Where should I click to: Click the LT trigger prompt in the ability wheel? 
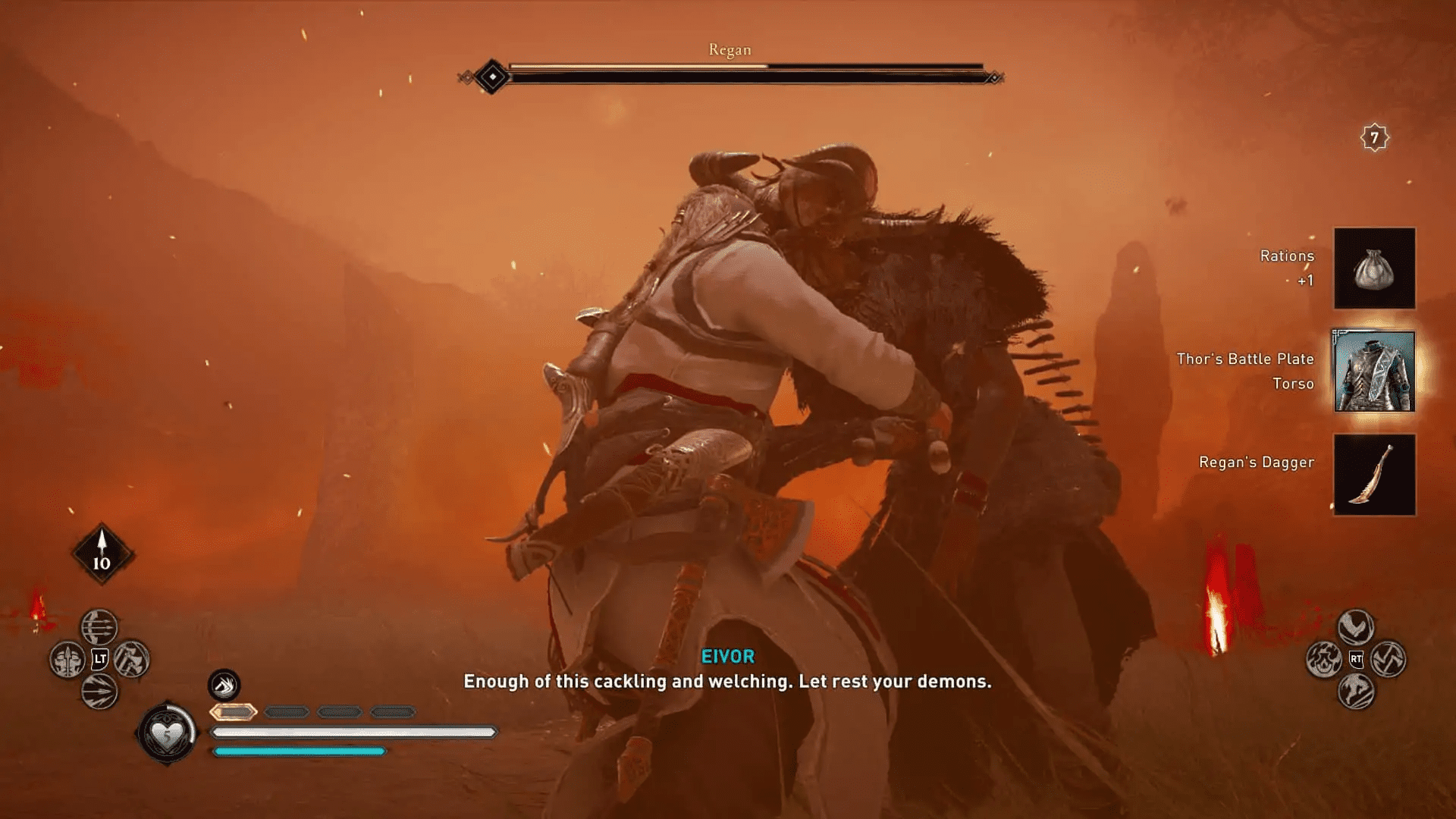point(99,659)
